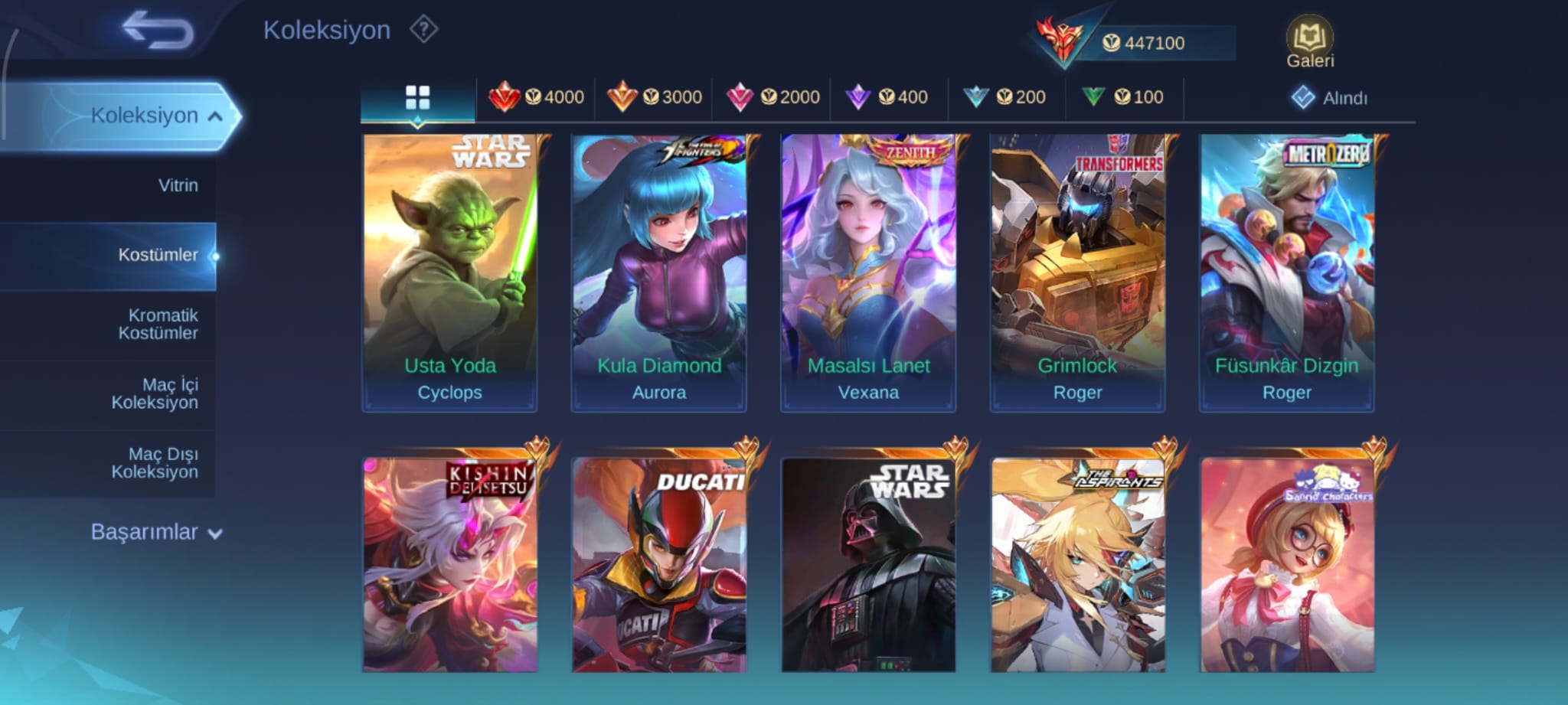
Task: Go back using the arrow button
Action: coord(158,31)
